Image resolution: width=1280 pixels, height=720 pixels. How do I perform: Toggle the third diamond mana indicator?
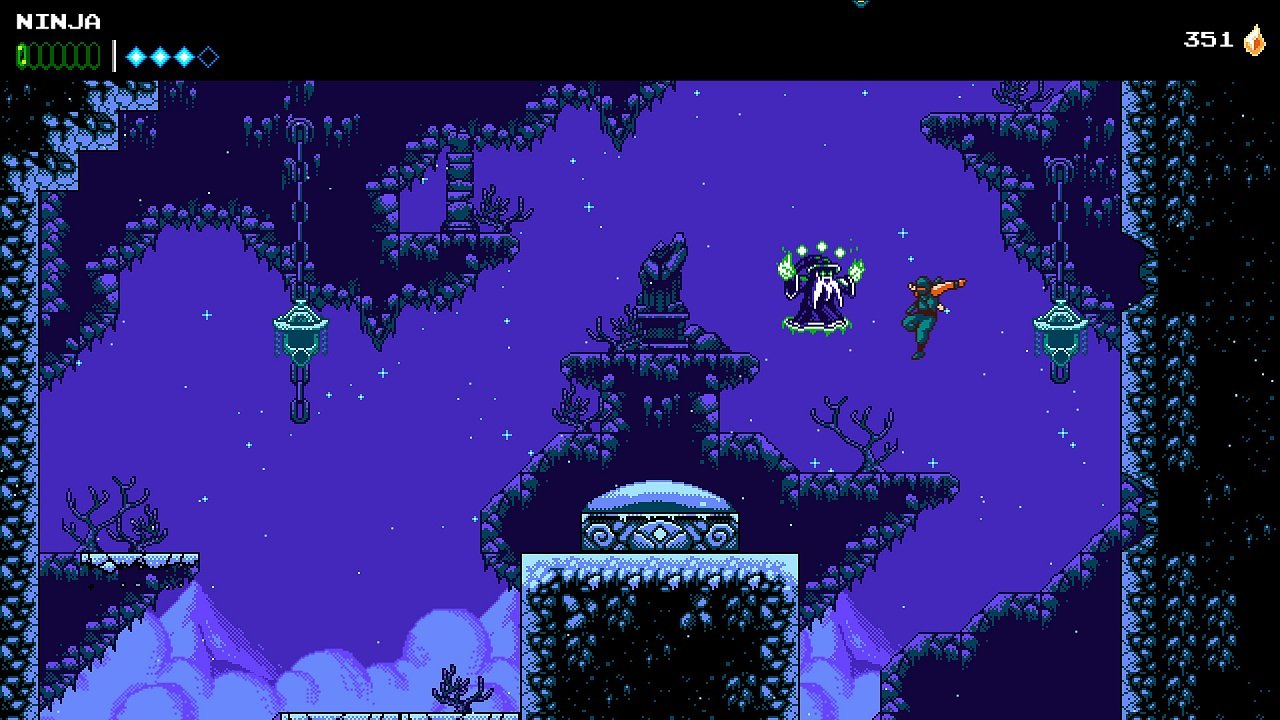pyautogui.click(x=182, y=56)
